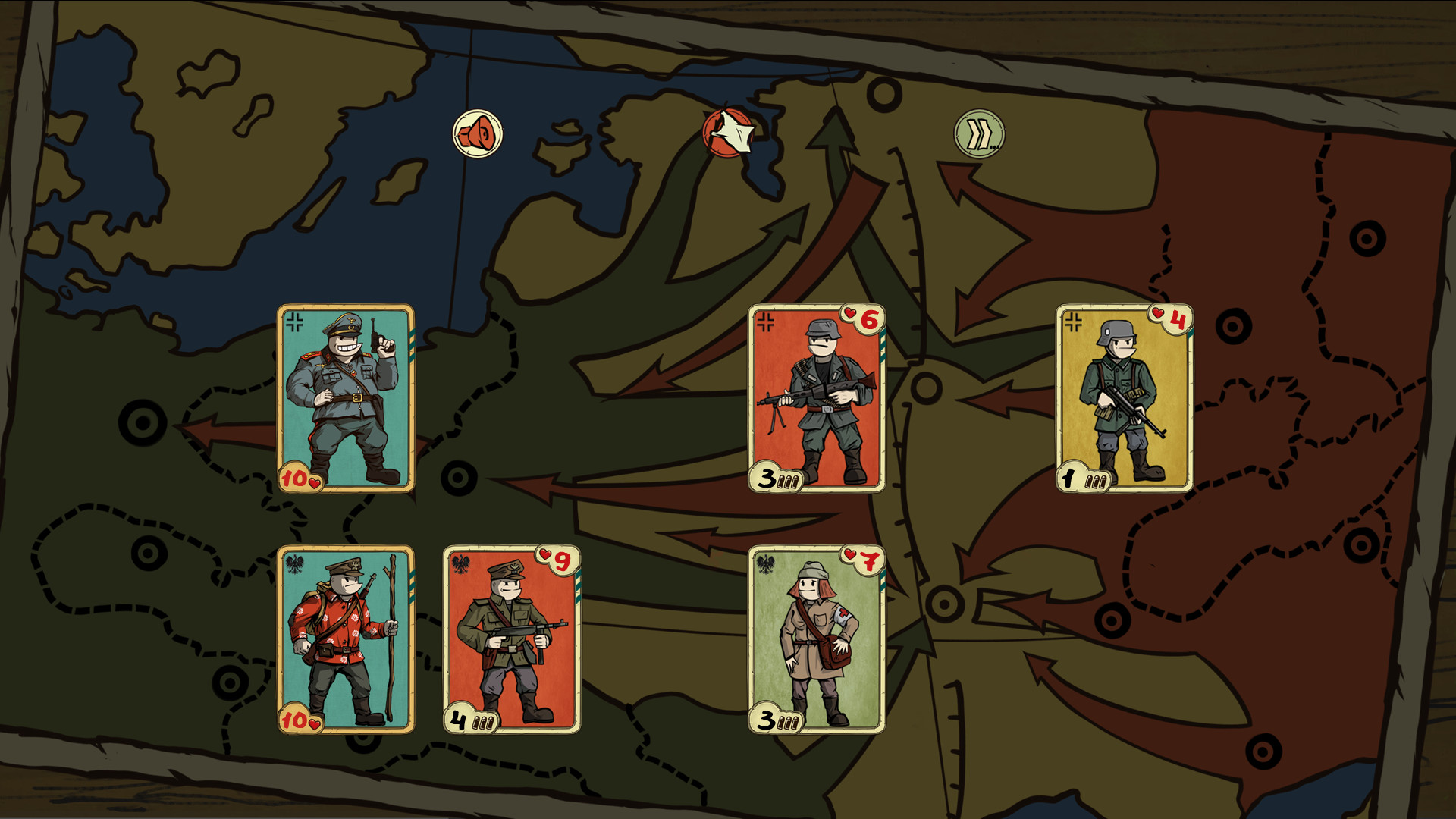Click the Iron Cross on the yellow rifleman card
Screen dimensions: 1456x819
click(x=1072, y=321)
